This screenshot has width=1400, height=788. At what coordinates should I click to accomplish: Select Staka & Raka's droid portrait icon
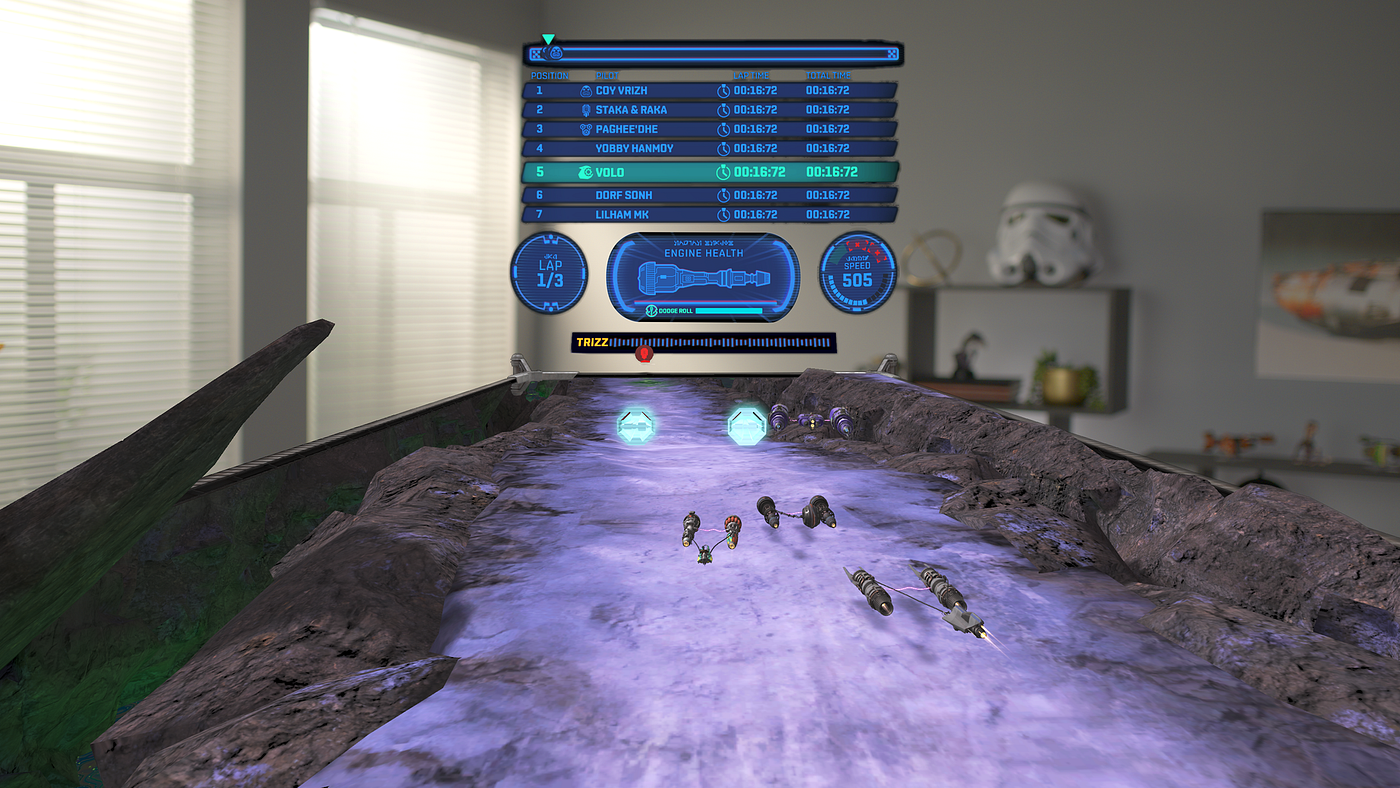tap(584, 110)
